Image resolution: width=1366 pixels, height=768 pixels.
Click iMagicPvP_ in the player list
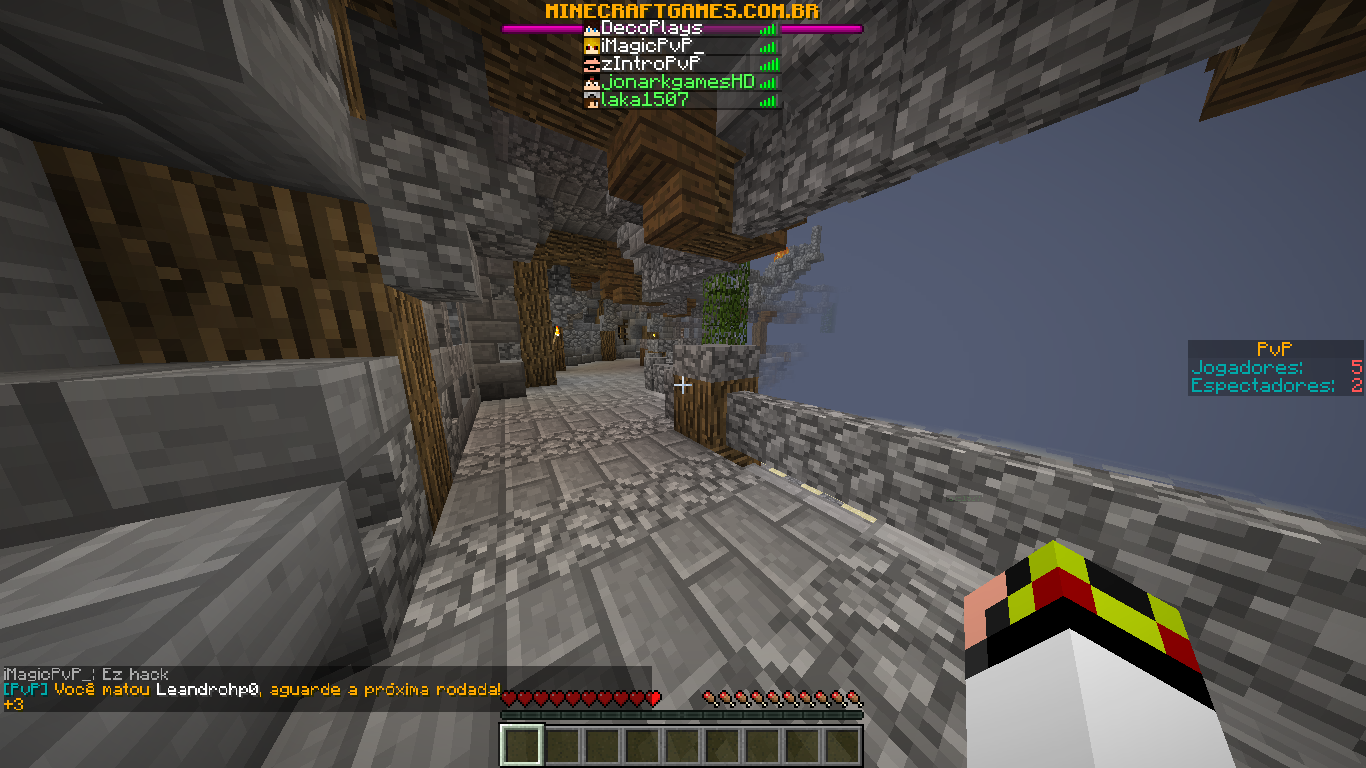(652, 46)
